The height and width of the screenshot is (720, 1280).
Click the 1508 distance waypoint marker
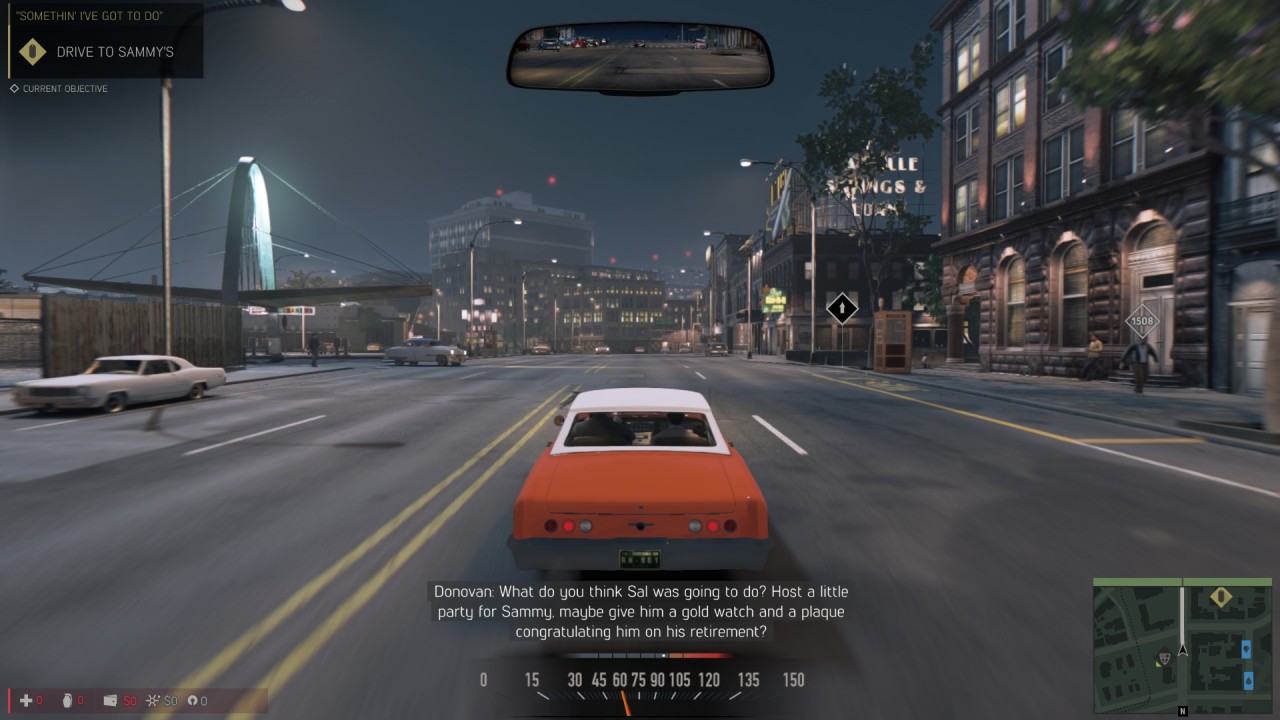pos(1142,321)
